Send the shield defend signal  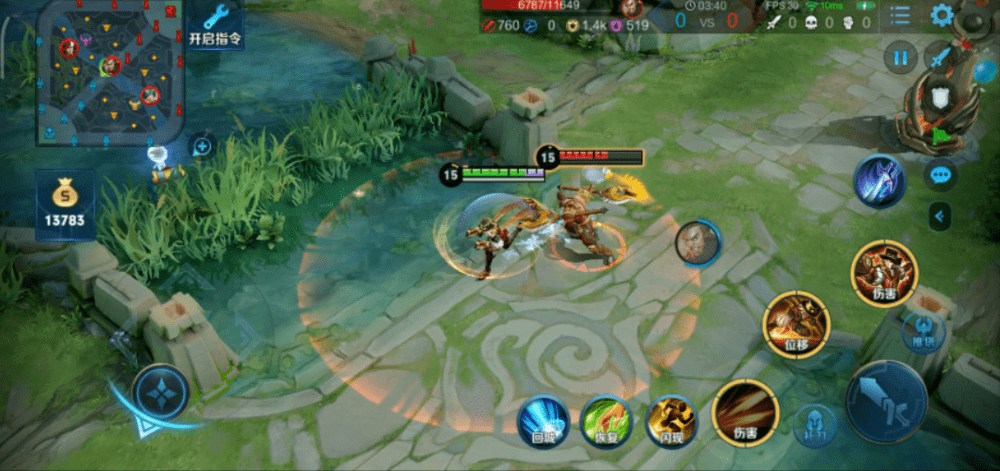tap(940, 97)
